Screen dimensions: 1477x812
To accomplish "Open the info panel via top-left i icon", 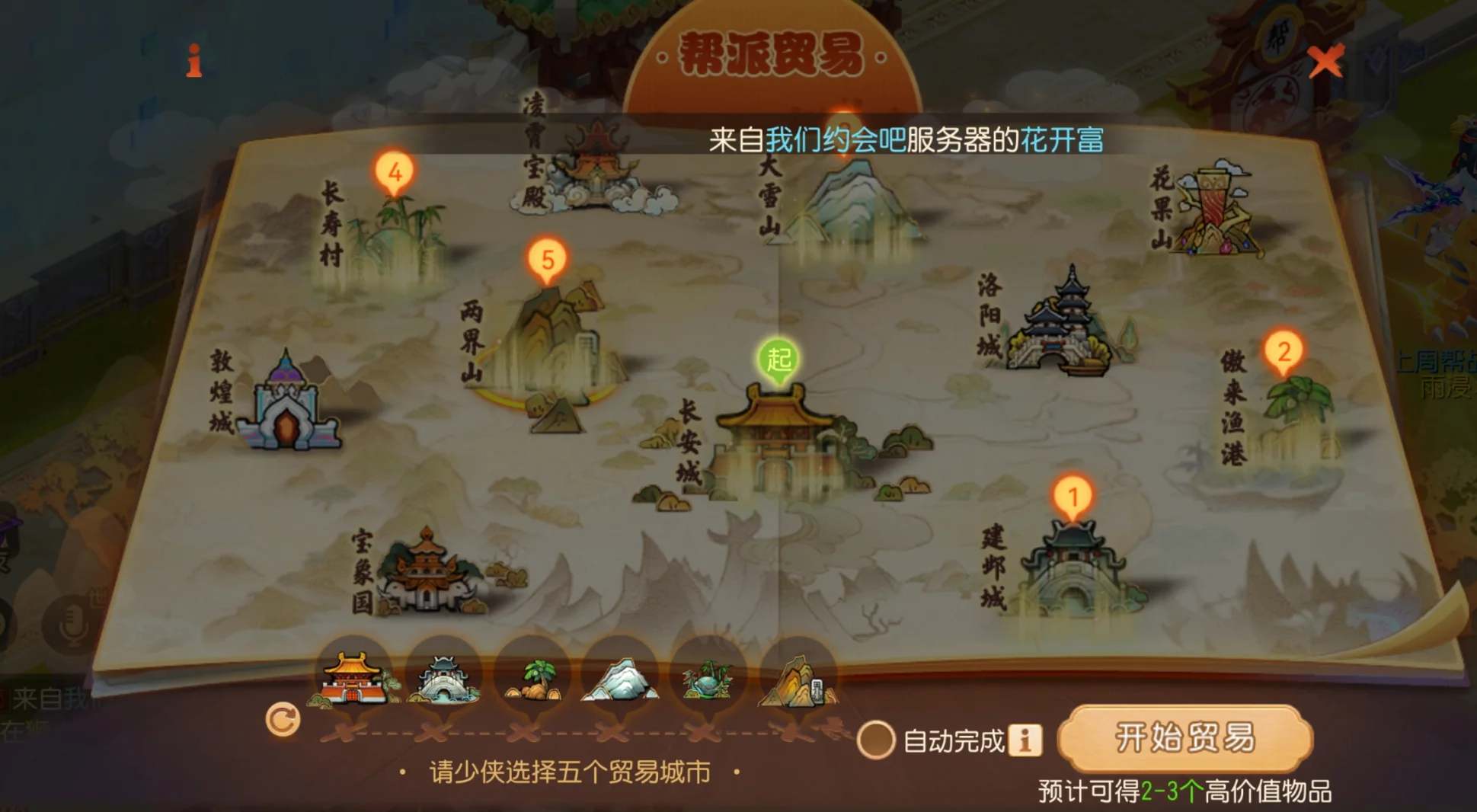I will 193,61.
